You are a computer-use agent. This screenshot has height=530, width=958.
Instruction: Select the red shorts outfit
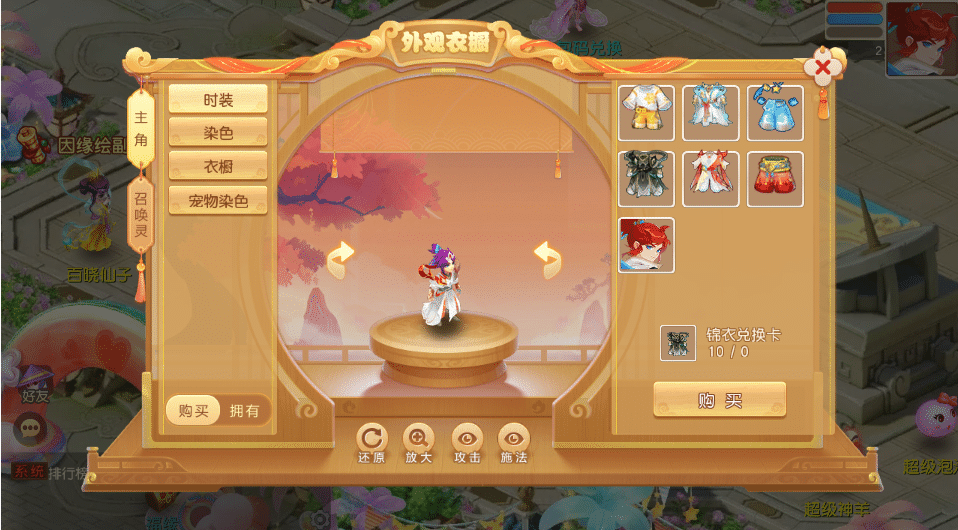point(775,179)
